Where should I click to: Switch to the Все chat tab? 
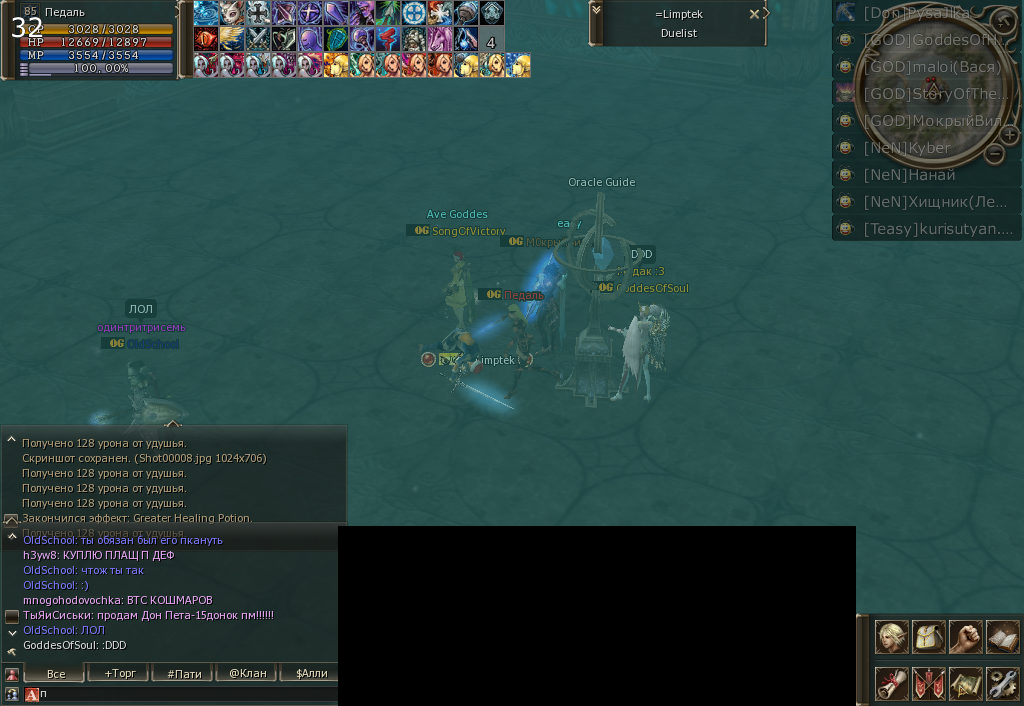tap(55, 673)
